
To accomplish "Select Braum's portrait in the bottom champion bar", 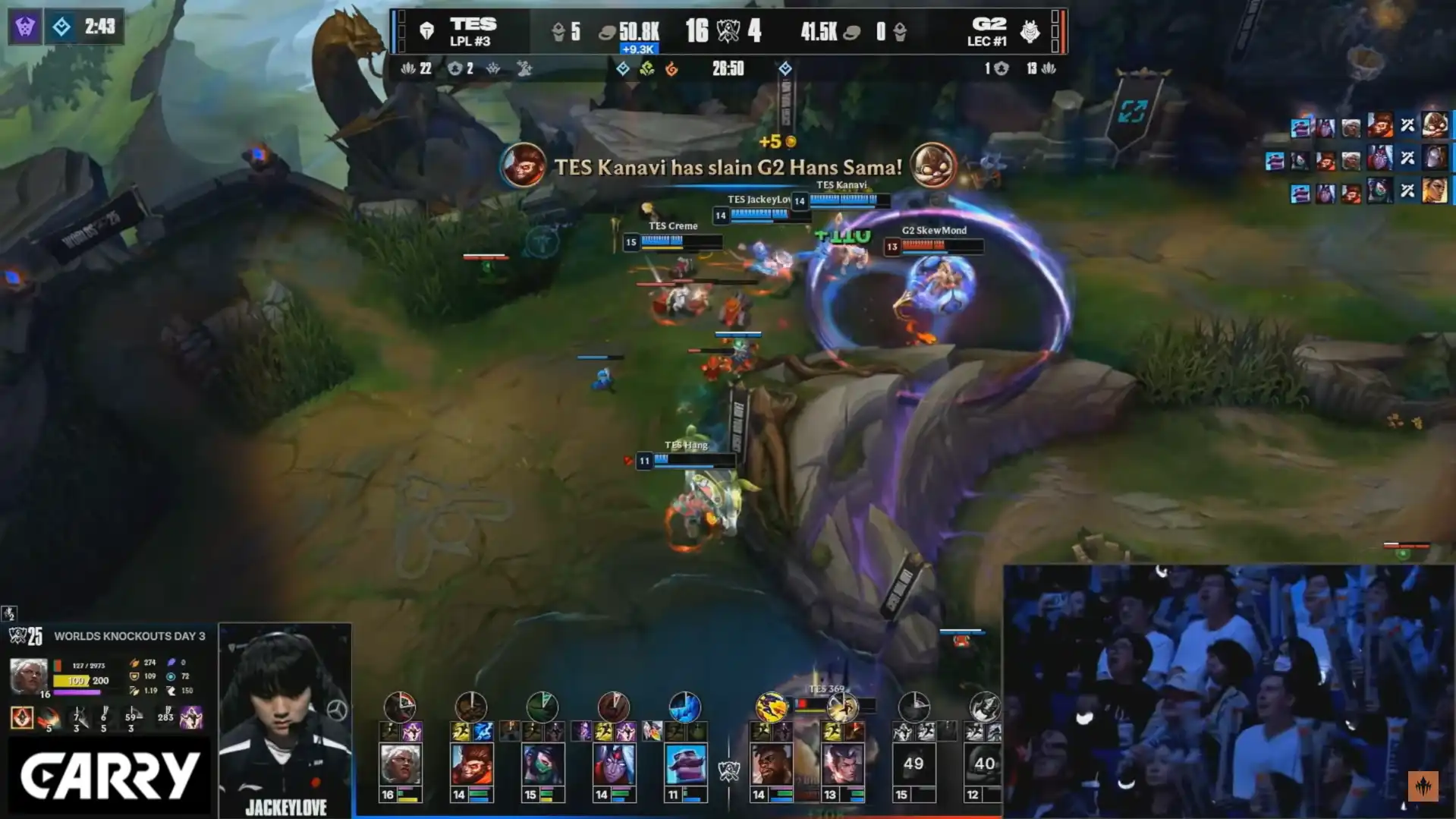I will 685,764.
